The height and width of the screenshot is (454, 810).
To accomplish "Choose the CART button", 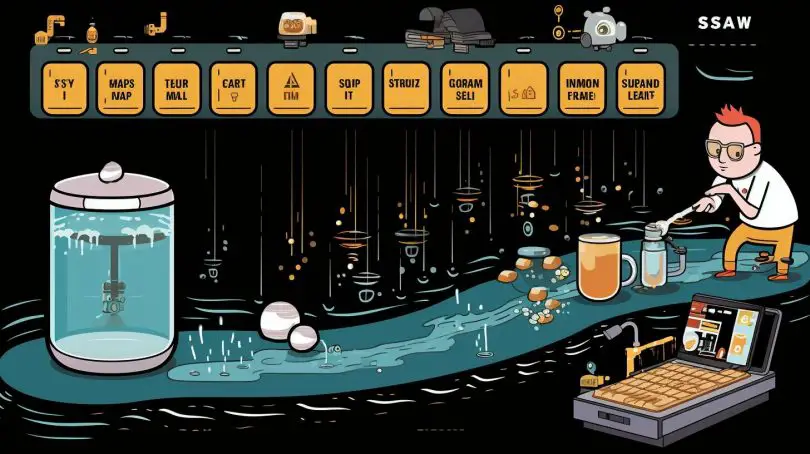I will 235,89.
